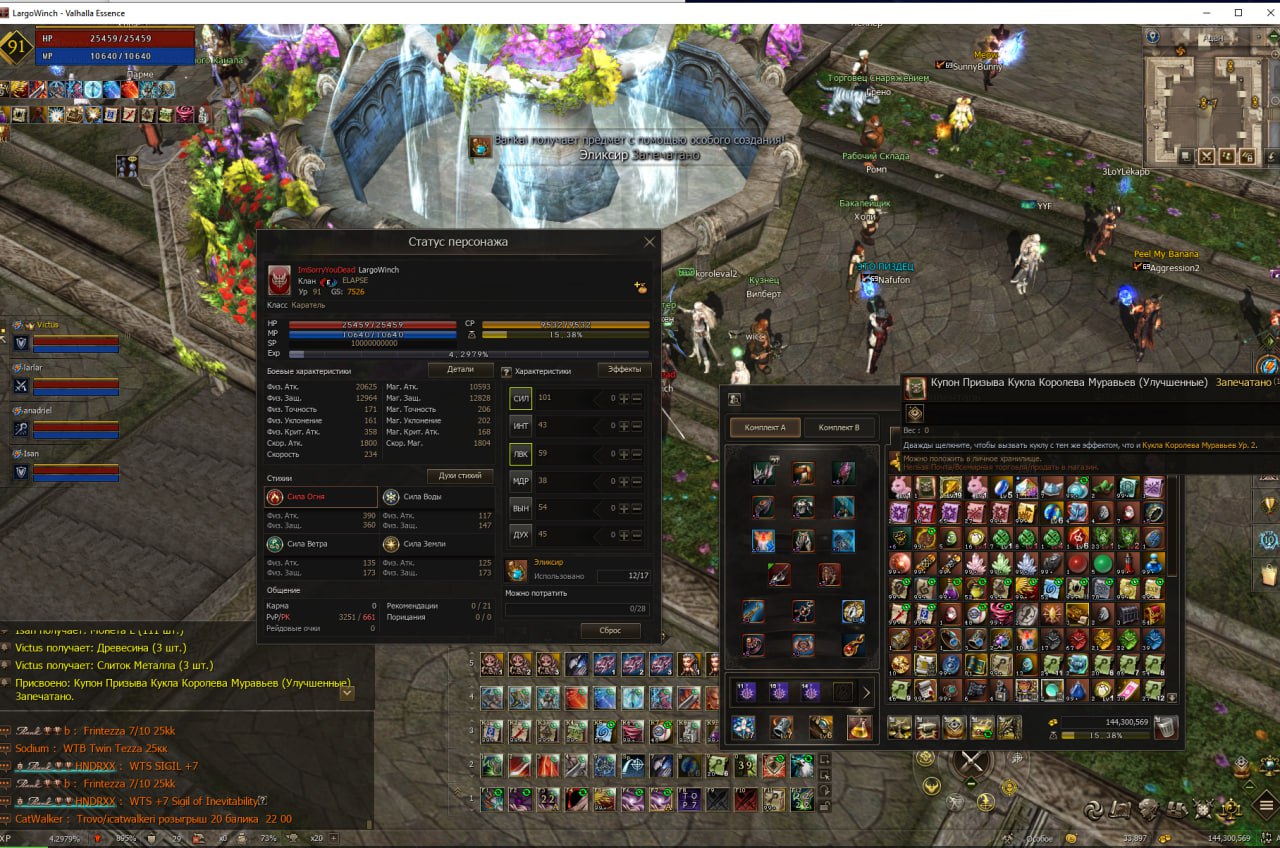Open the Духи стихий menu
1280x848 pixels.
pos(460,476)
